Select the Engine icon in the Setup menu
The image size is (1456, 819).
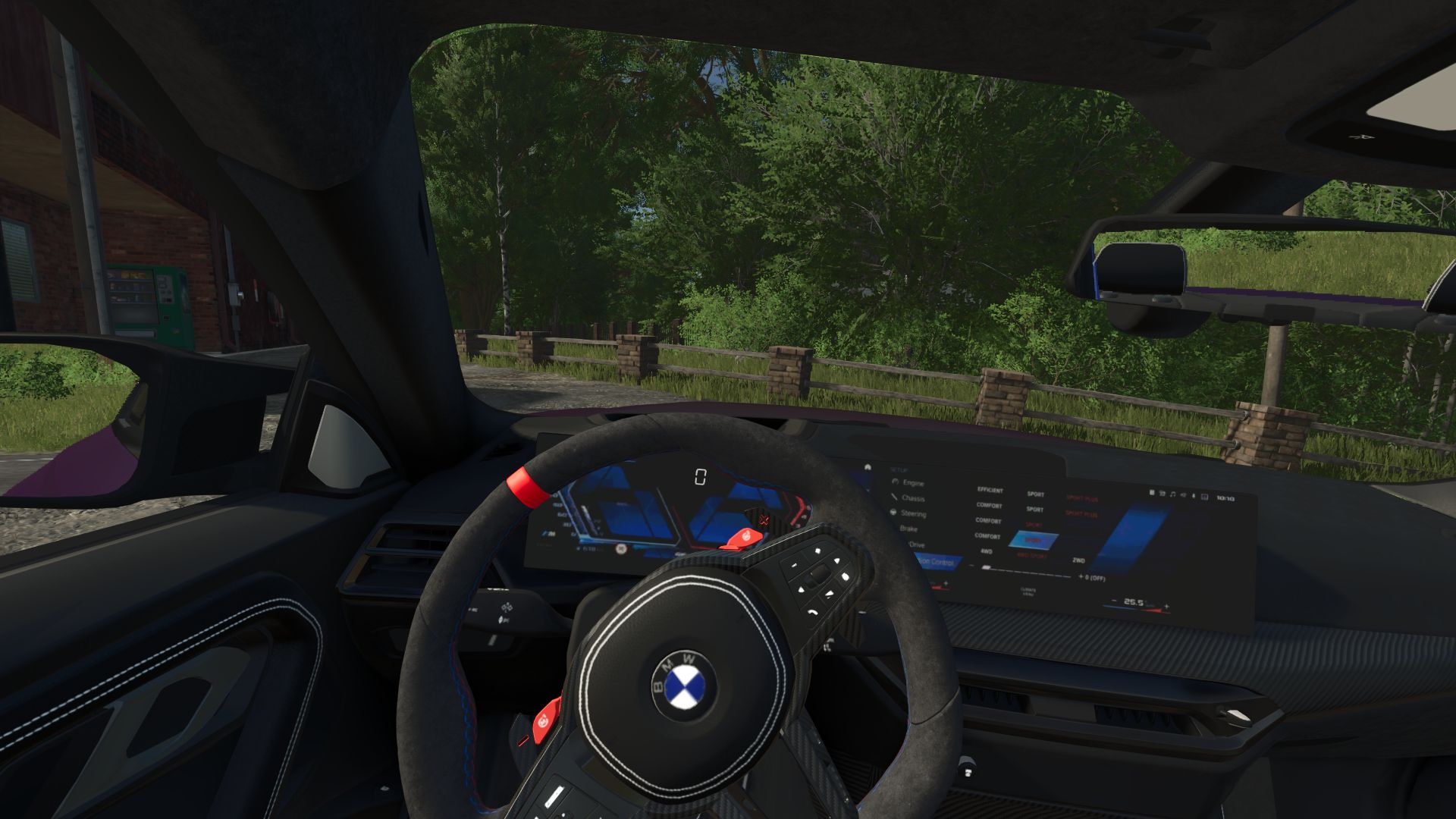pyautogui.click(x=894, y=482)
